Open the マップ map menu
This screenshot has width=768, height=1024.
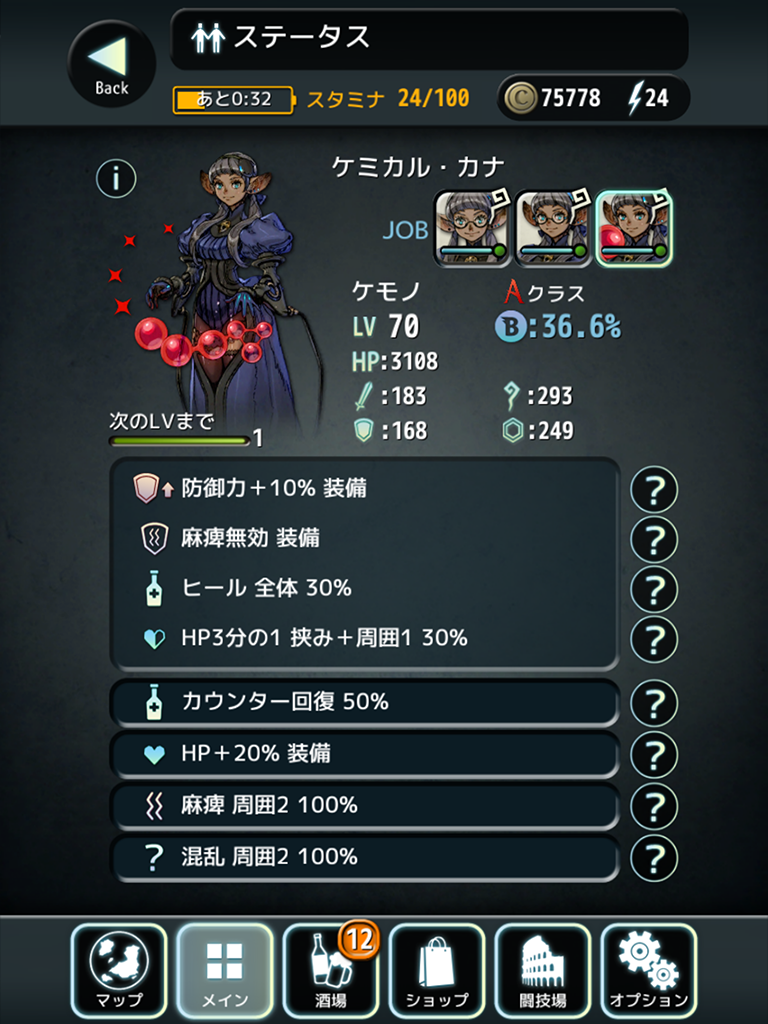point(120,970)
